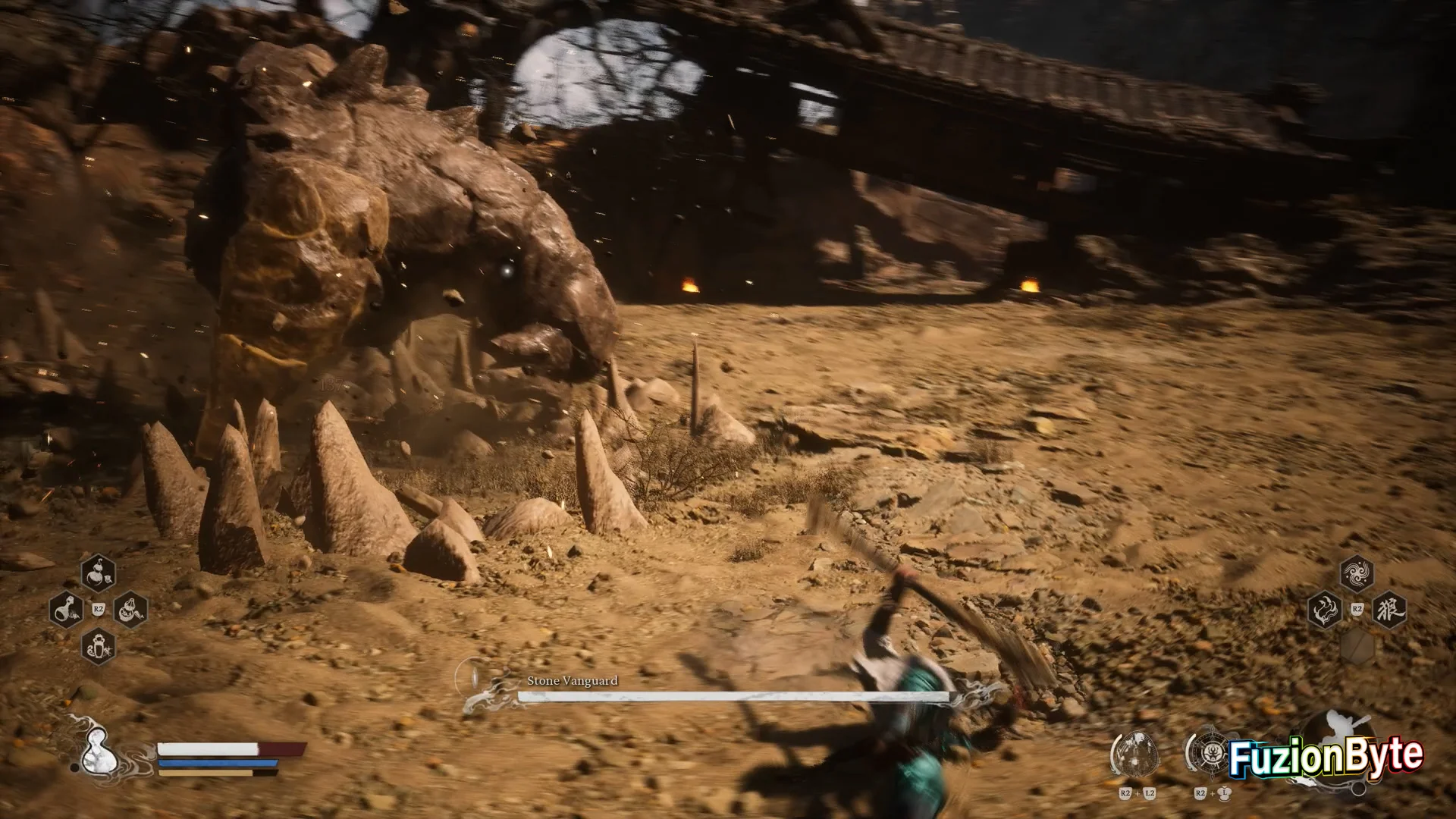1456x819 pixels.
Task: Activate the flame claw spell
Action: coord(1325,610)
